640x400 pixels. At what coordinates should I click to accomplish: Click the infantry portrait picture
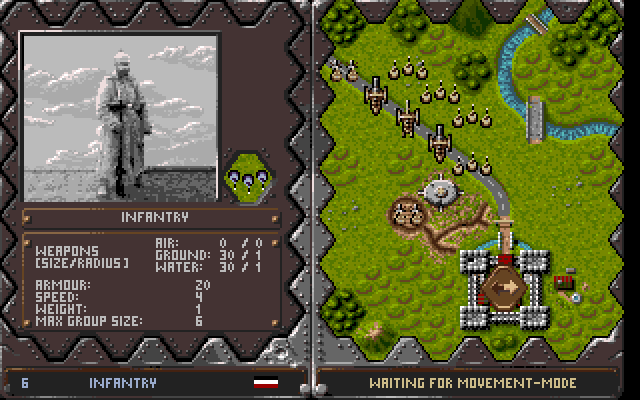point(120,117)
